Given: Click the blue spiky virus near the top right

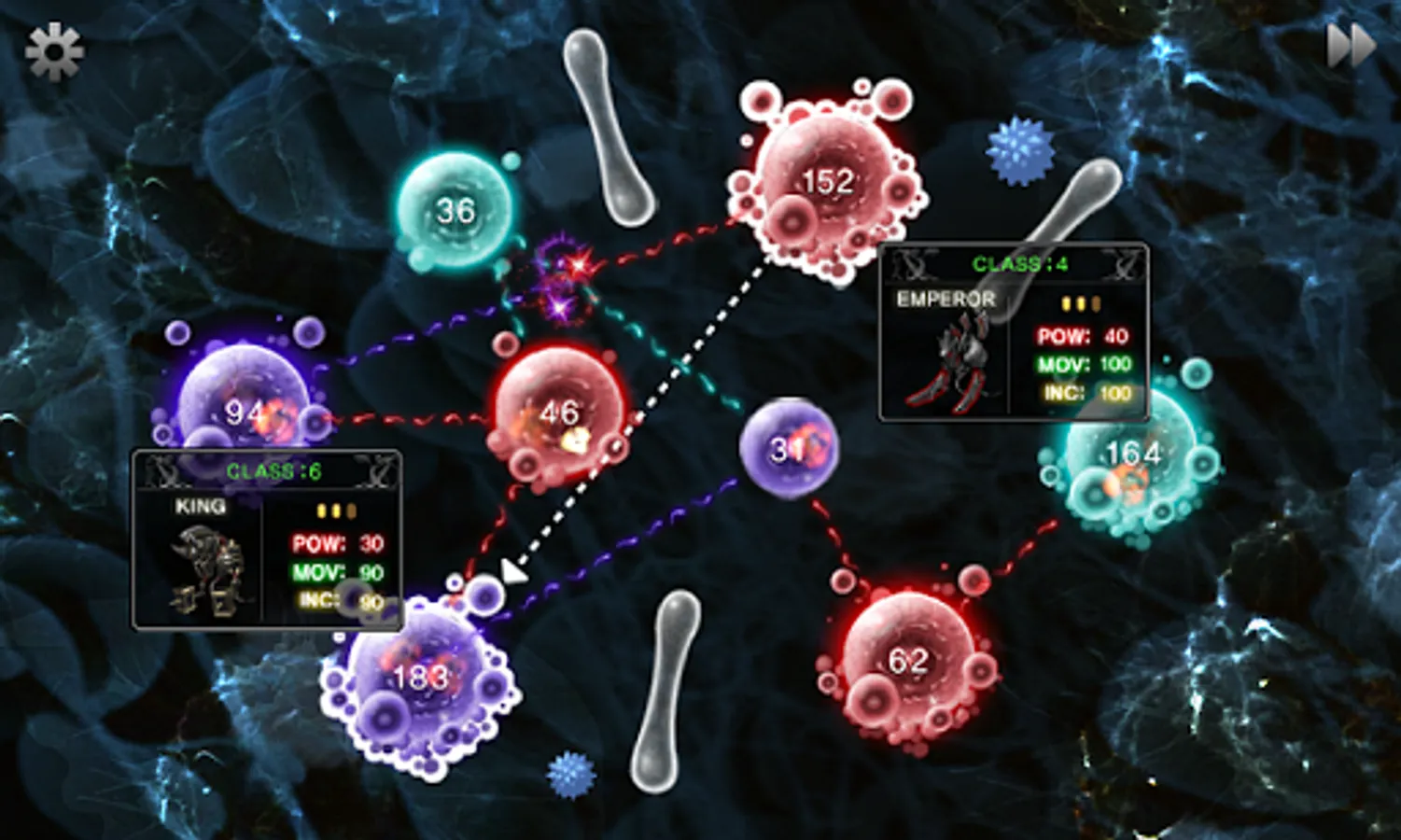Looking at the screenshot, I should click(x=1017, y=149).
